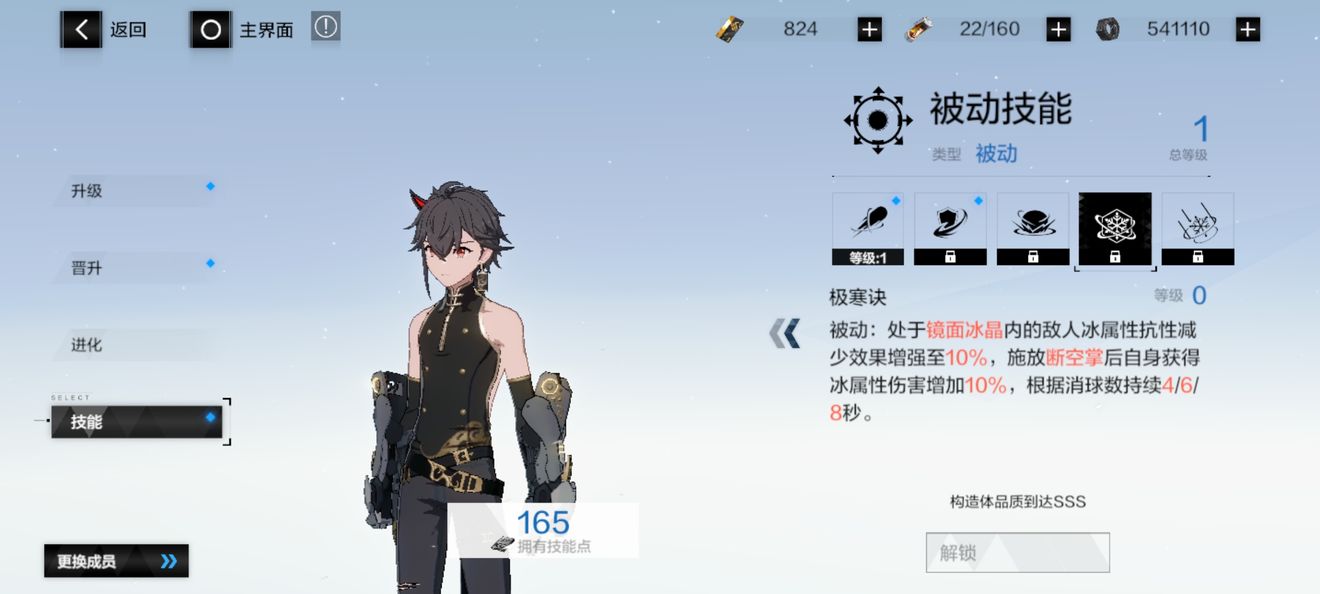Click the 解锁 unlock button
1320x594 pixels.
(1017, 552)
